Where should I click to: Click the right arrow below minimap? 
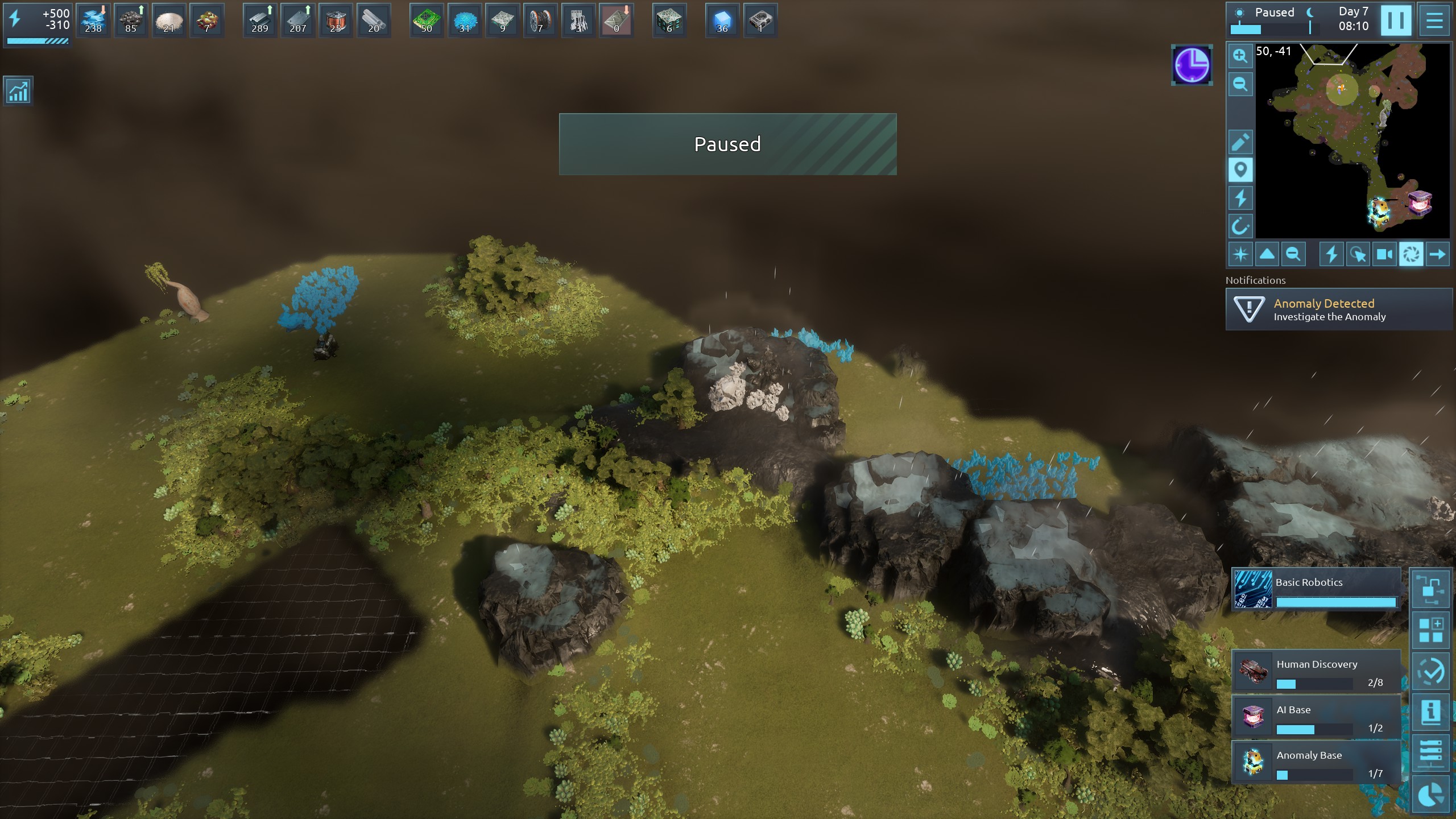(1437, 254)
